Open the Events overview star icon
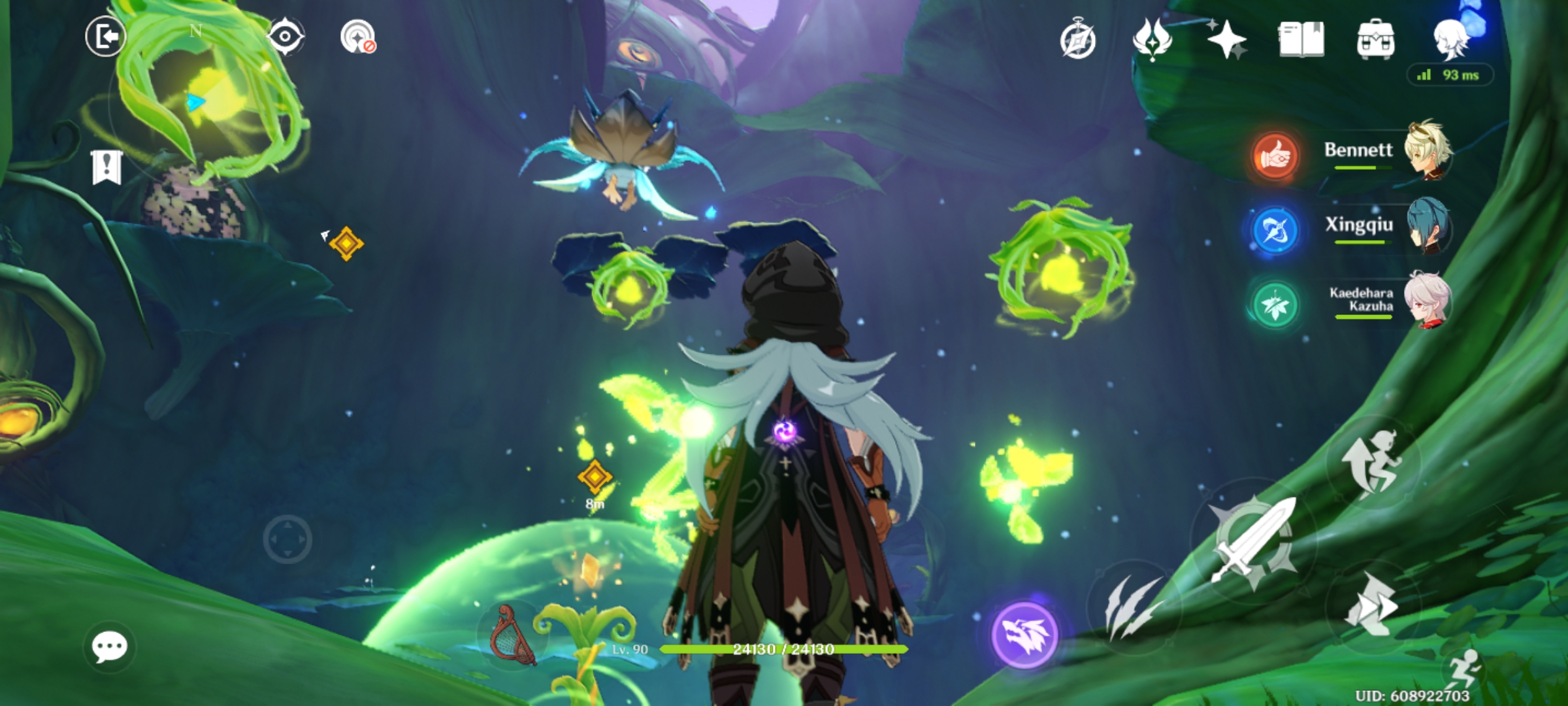The height and width of the screenshot is (706, 1568). (1227, 41)
